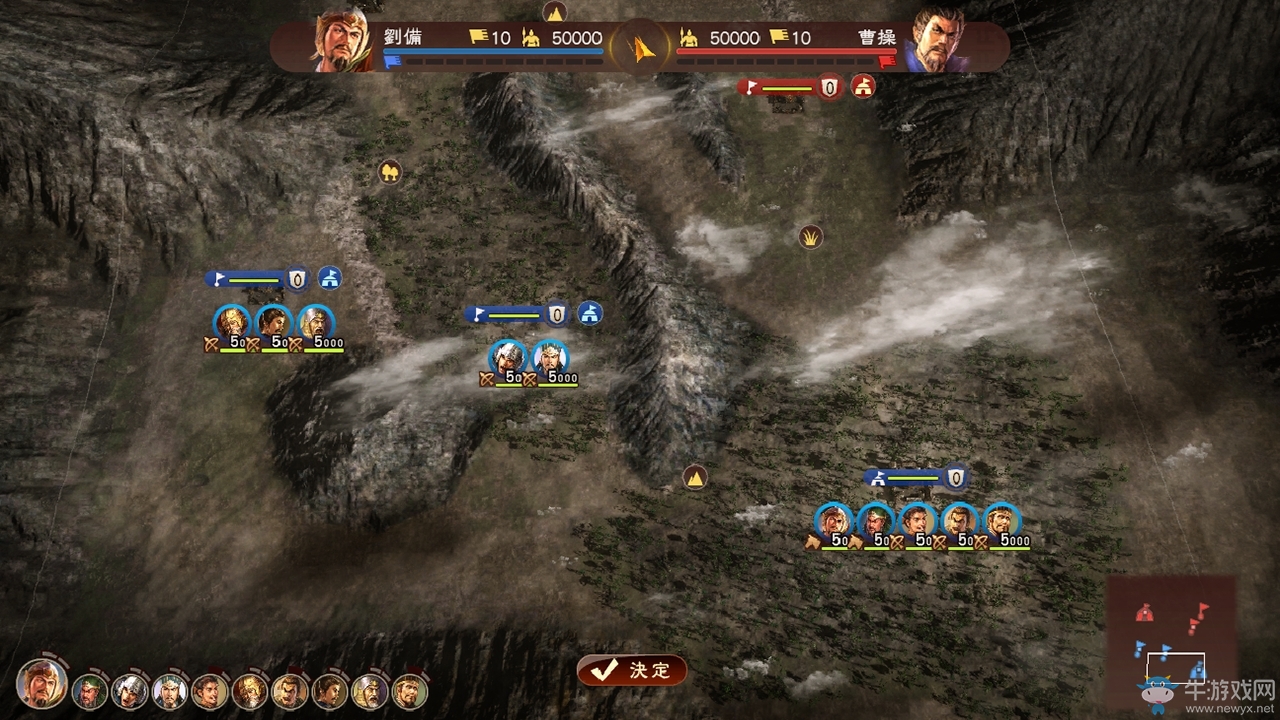
Task: Select the silver-helmet unit in the two-officer squad
Action: click(508, 358)
